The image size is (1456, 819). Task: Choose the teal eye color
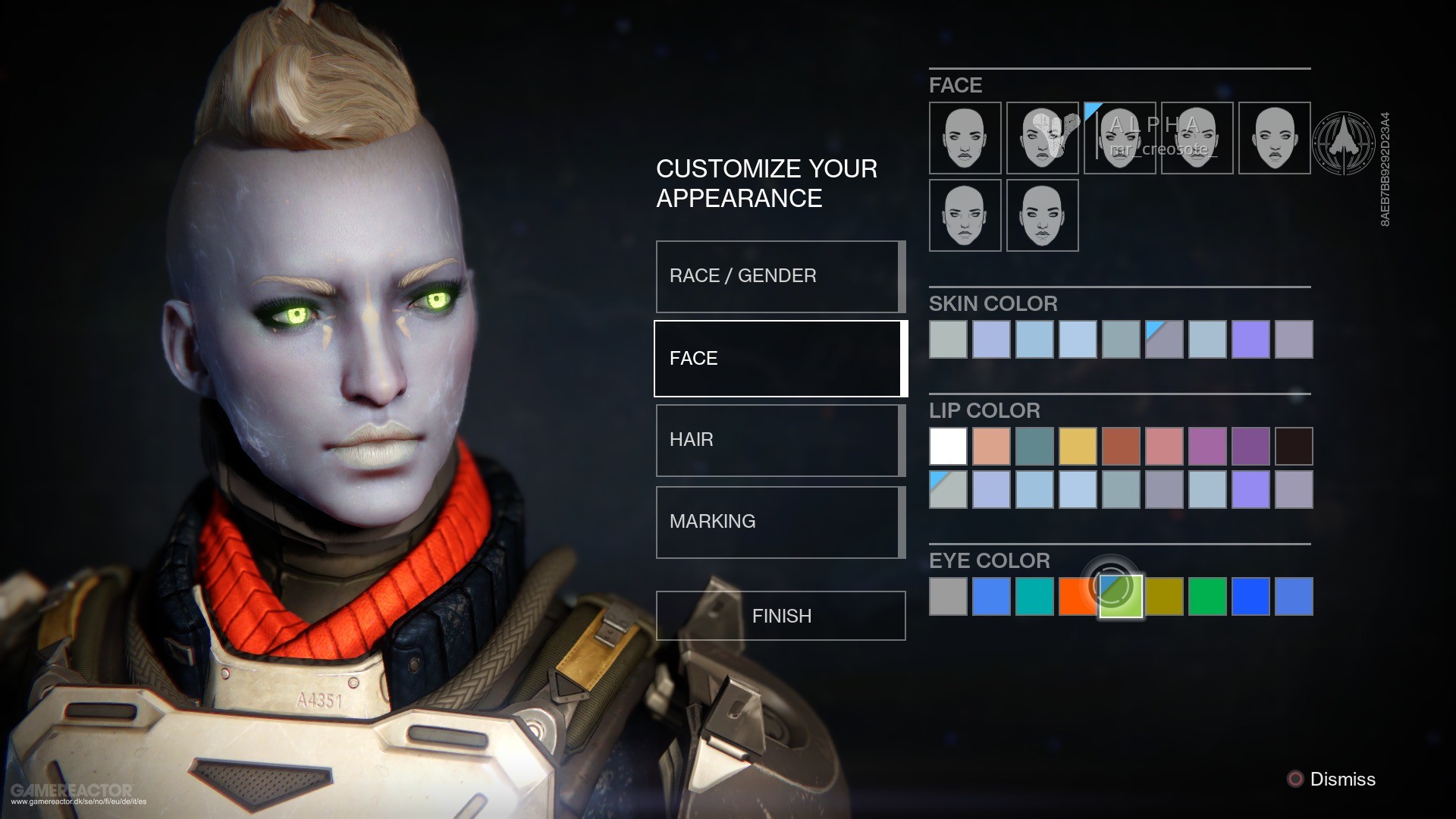coord(1034,596)
